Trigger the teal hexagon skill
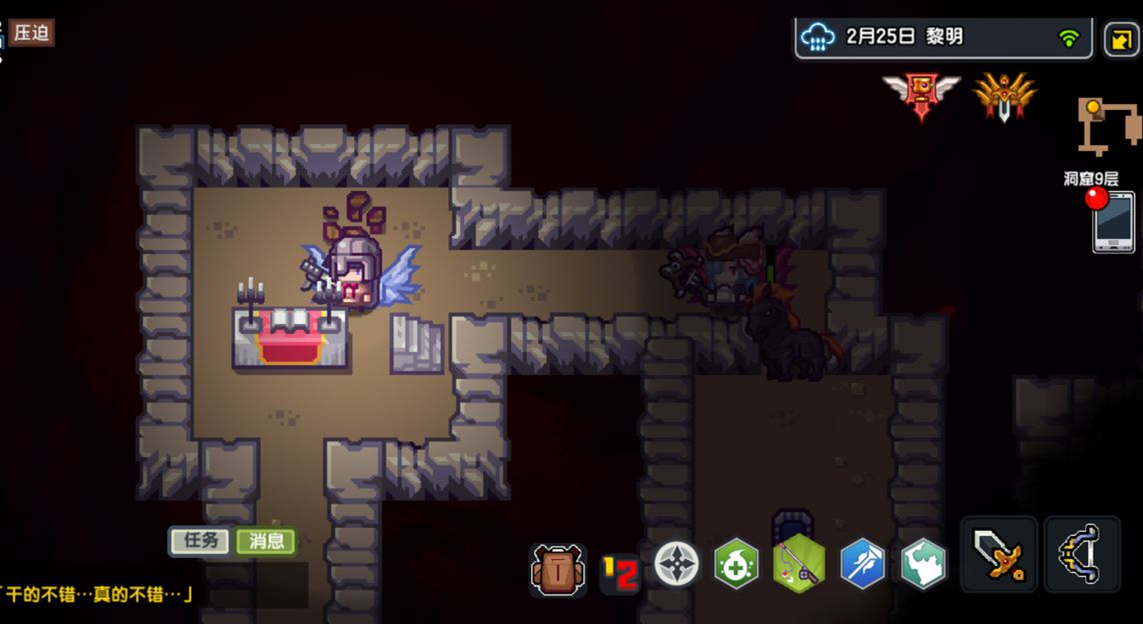 922,565
